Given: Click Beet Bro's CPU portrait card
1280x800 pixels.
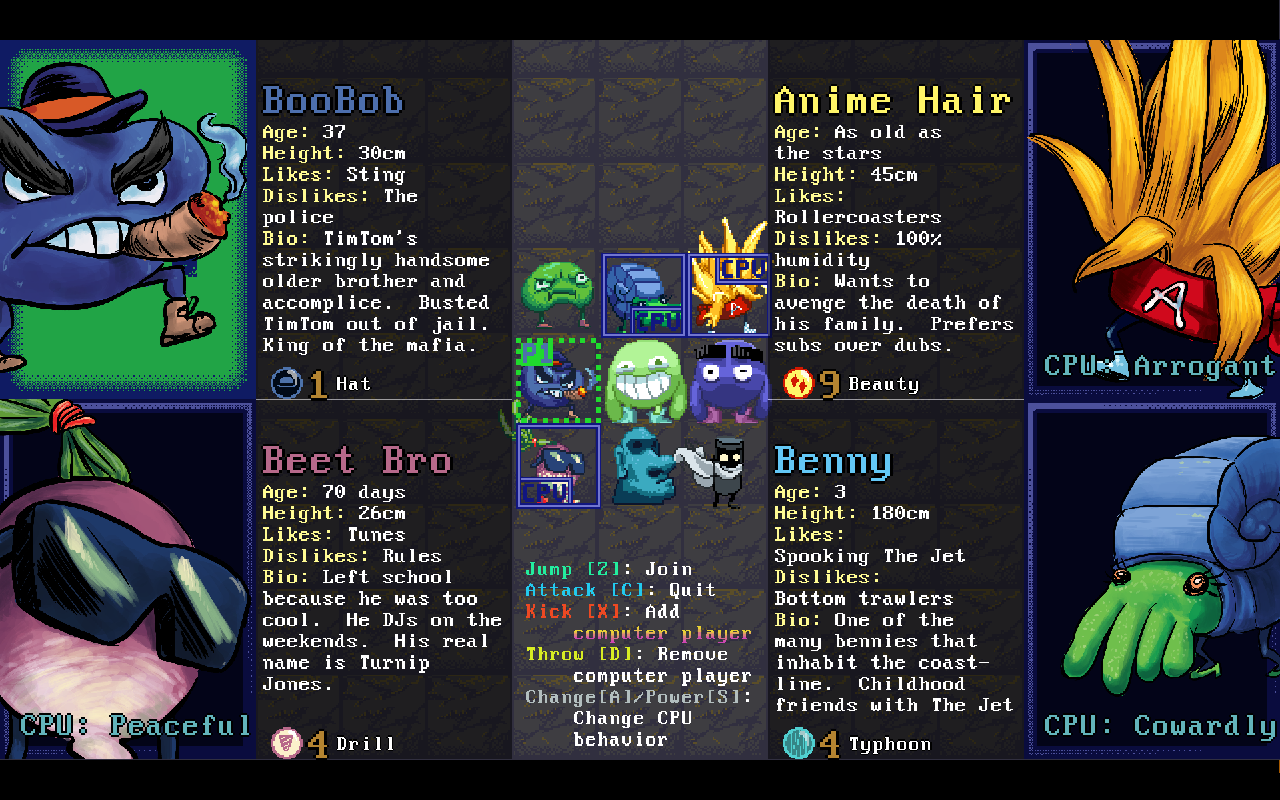Looking at the screenshot, I should pyautogui.click(x=128, y=580).
